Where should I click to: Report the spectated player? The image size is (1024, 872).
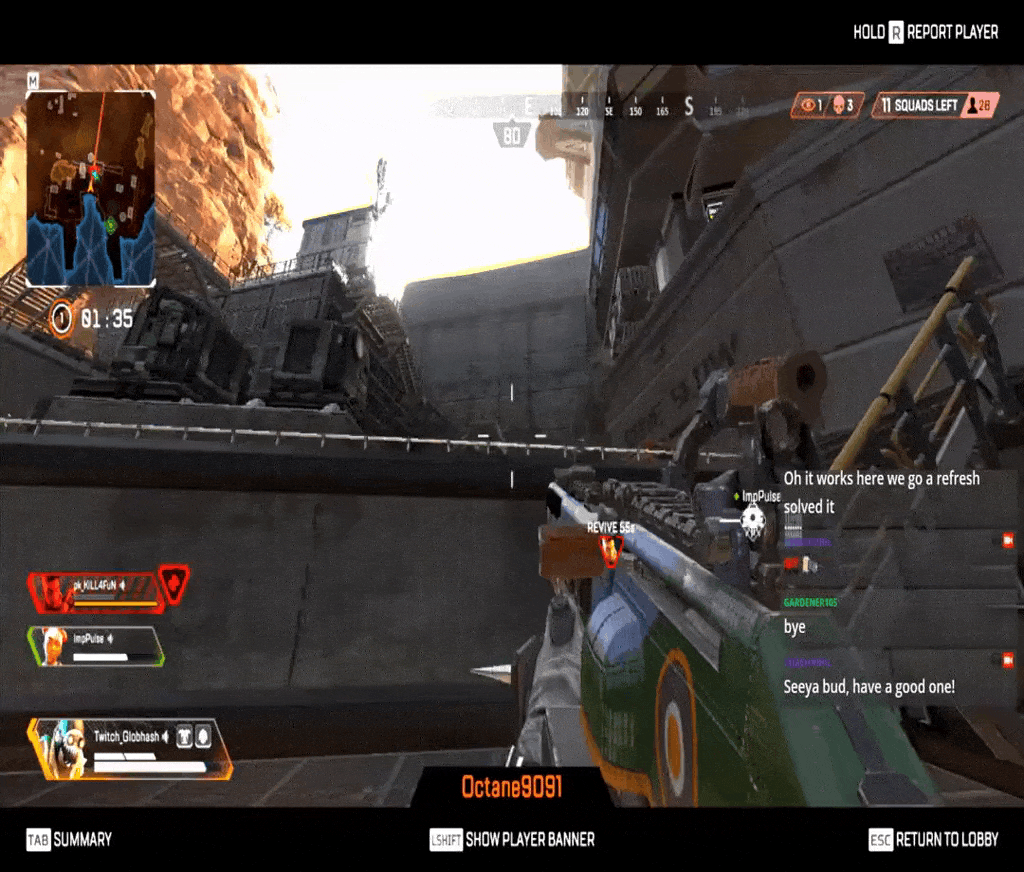click(925, 32)
